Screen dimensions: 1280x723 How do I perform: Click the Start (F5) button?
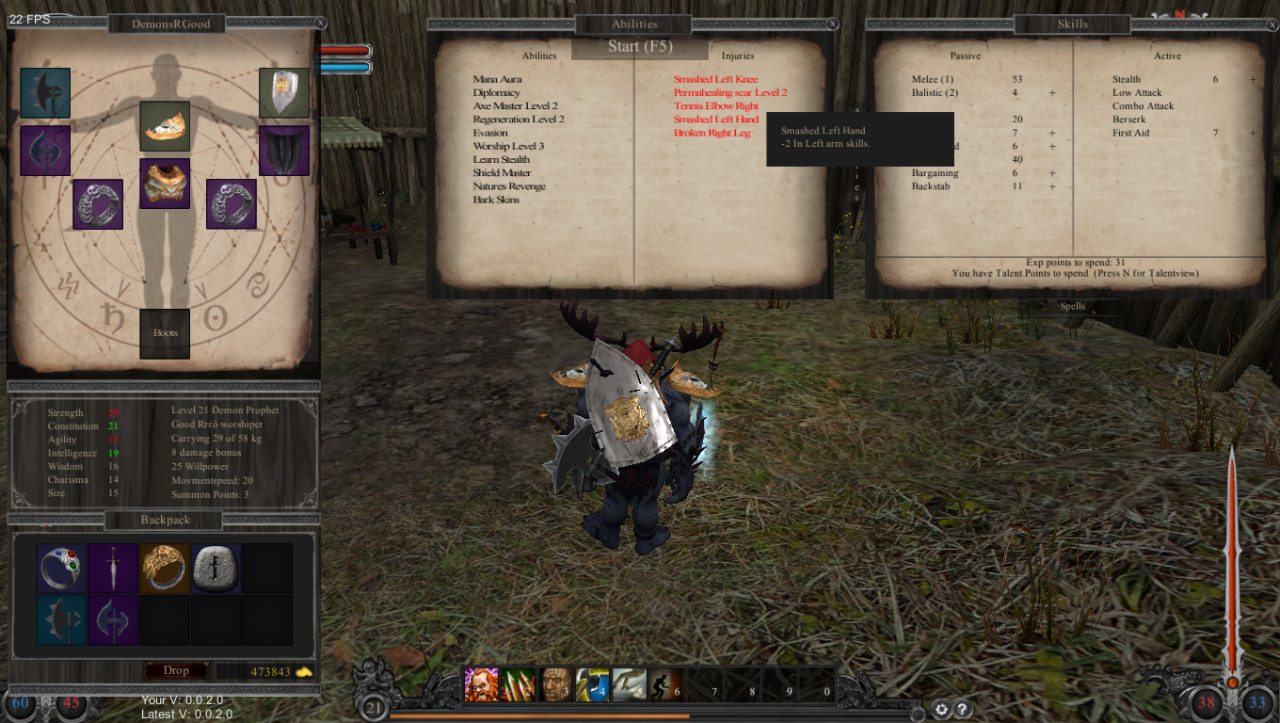640,47
